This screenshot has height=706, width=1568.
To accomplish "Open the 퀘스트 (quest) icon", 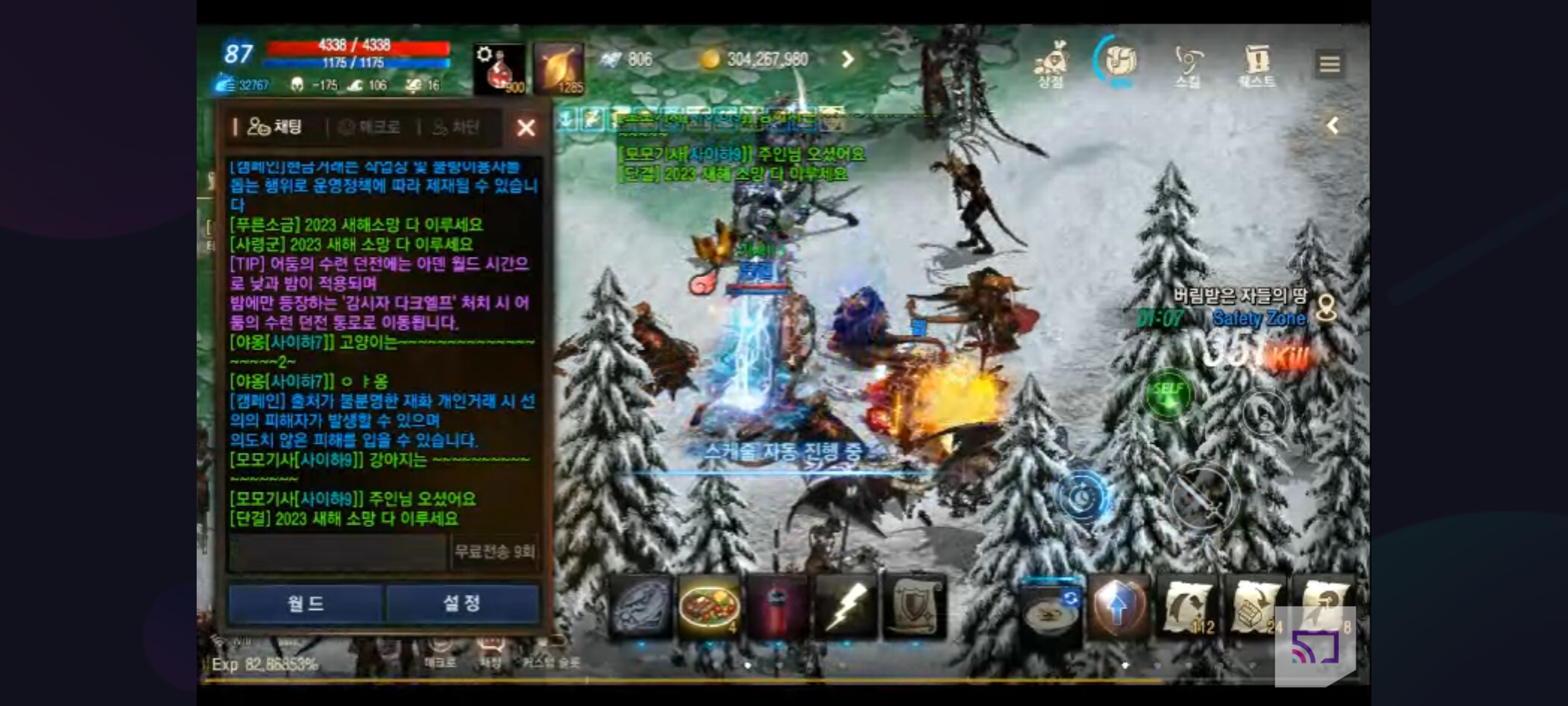I will 1258,62.
